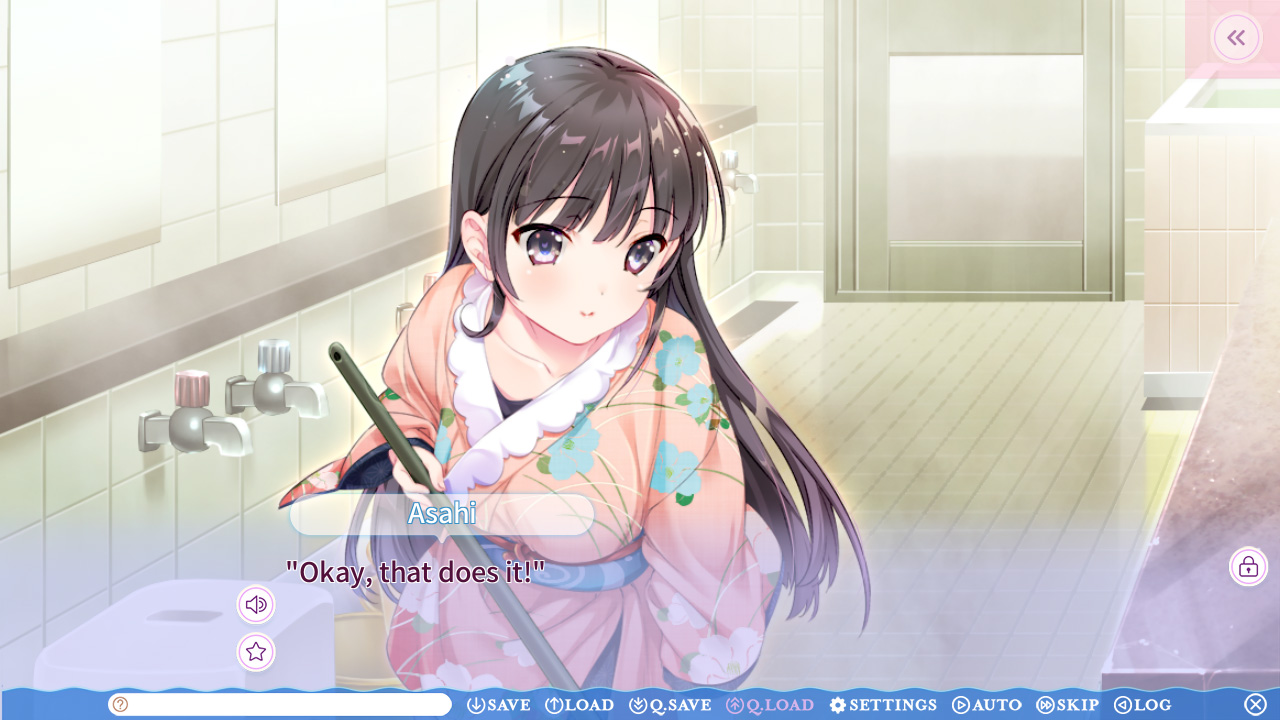Open the Load menu
1280x720 pixels.
(580, 705)
